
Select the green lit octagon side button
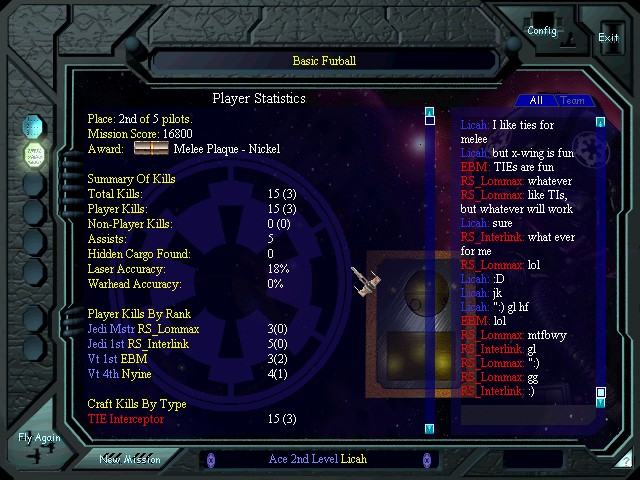click(34, 155)
